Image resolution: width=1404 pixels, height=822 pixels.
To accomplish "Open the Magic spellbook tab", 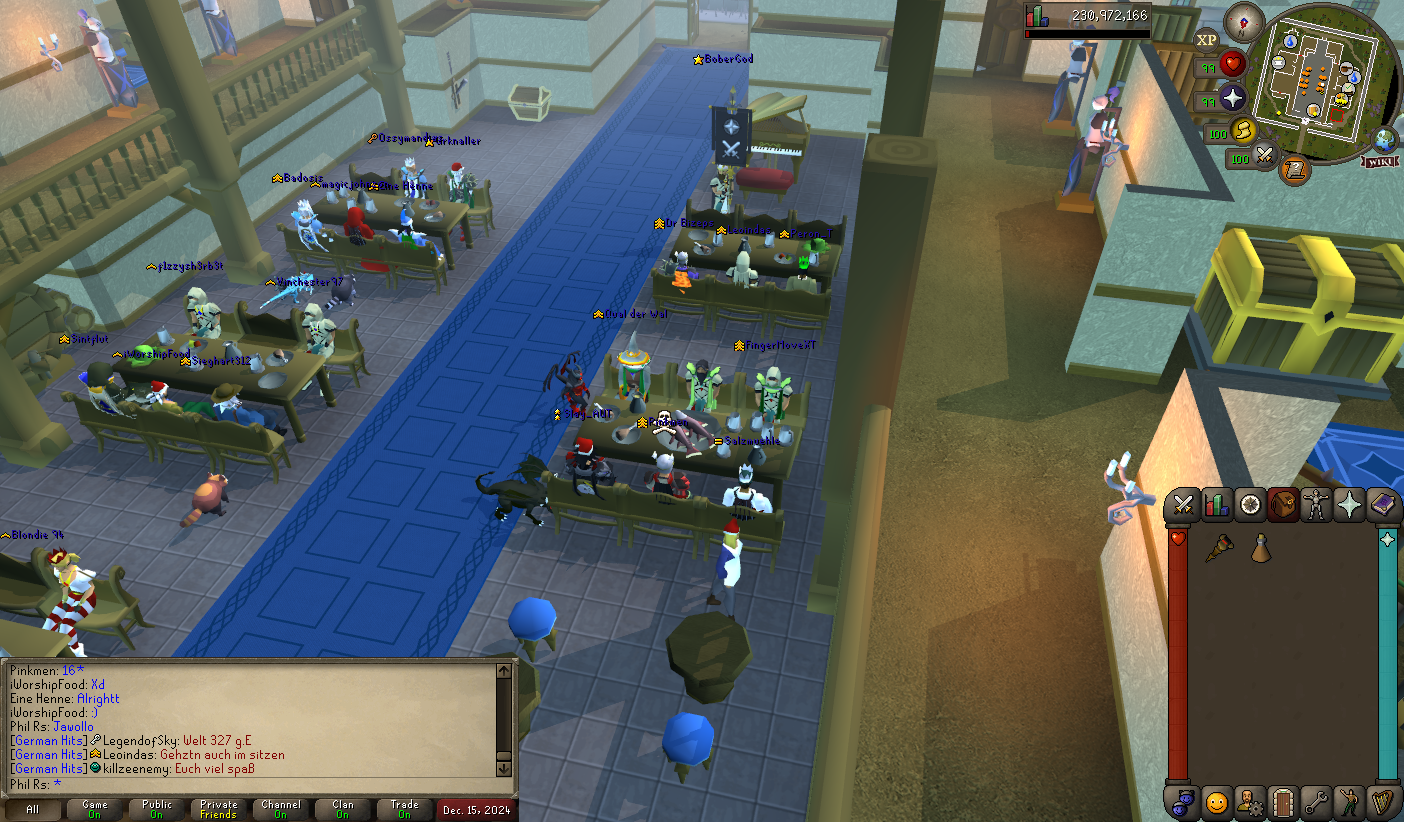I will (1383, 505).
